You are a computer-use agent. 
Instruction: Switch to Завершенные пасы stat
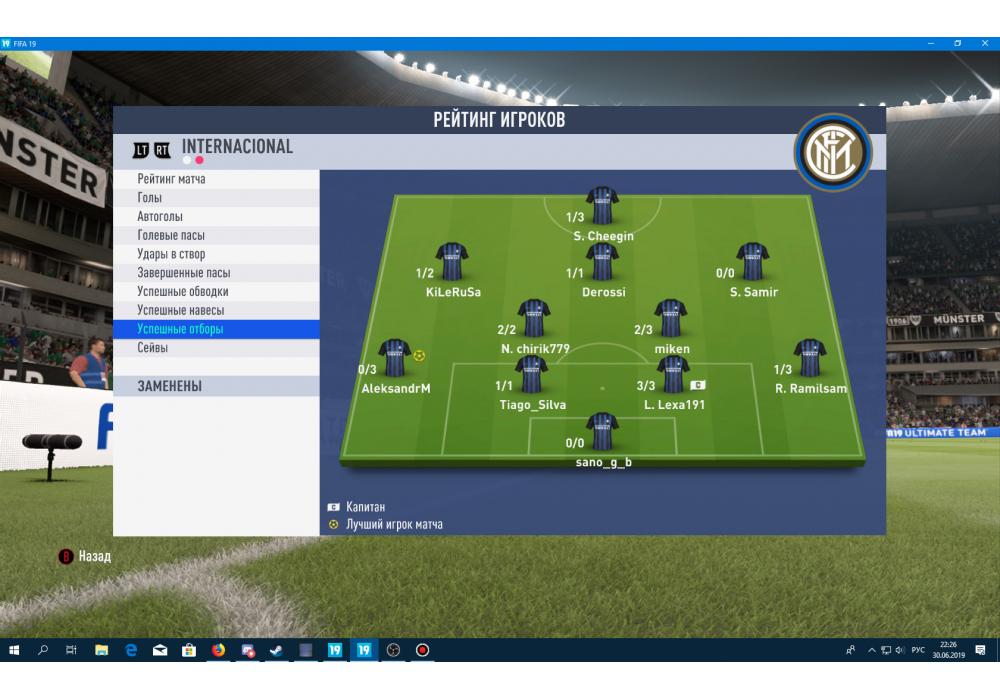coord(184,273)
